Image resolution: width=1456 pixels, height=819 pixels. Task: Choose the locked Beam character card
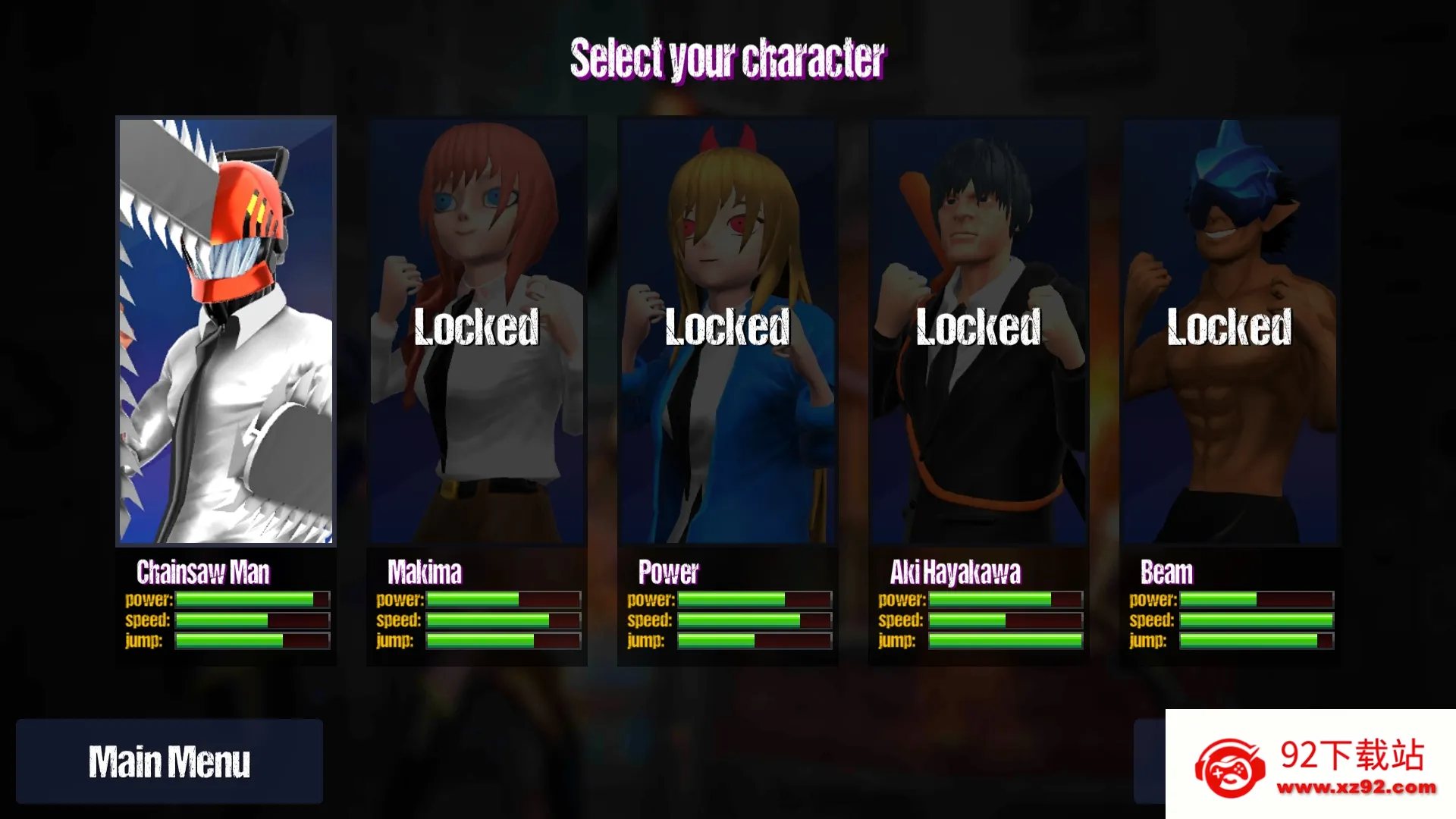coord(1229,331)
